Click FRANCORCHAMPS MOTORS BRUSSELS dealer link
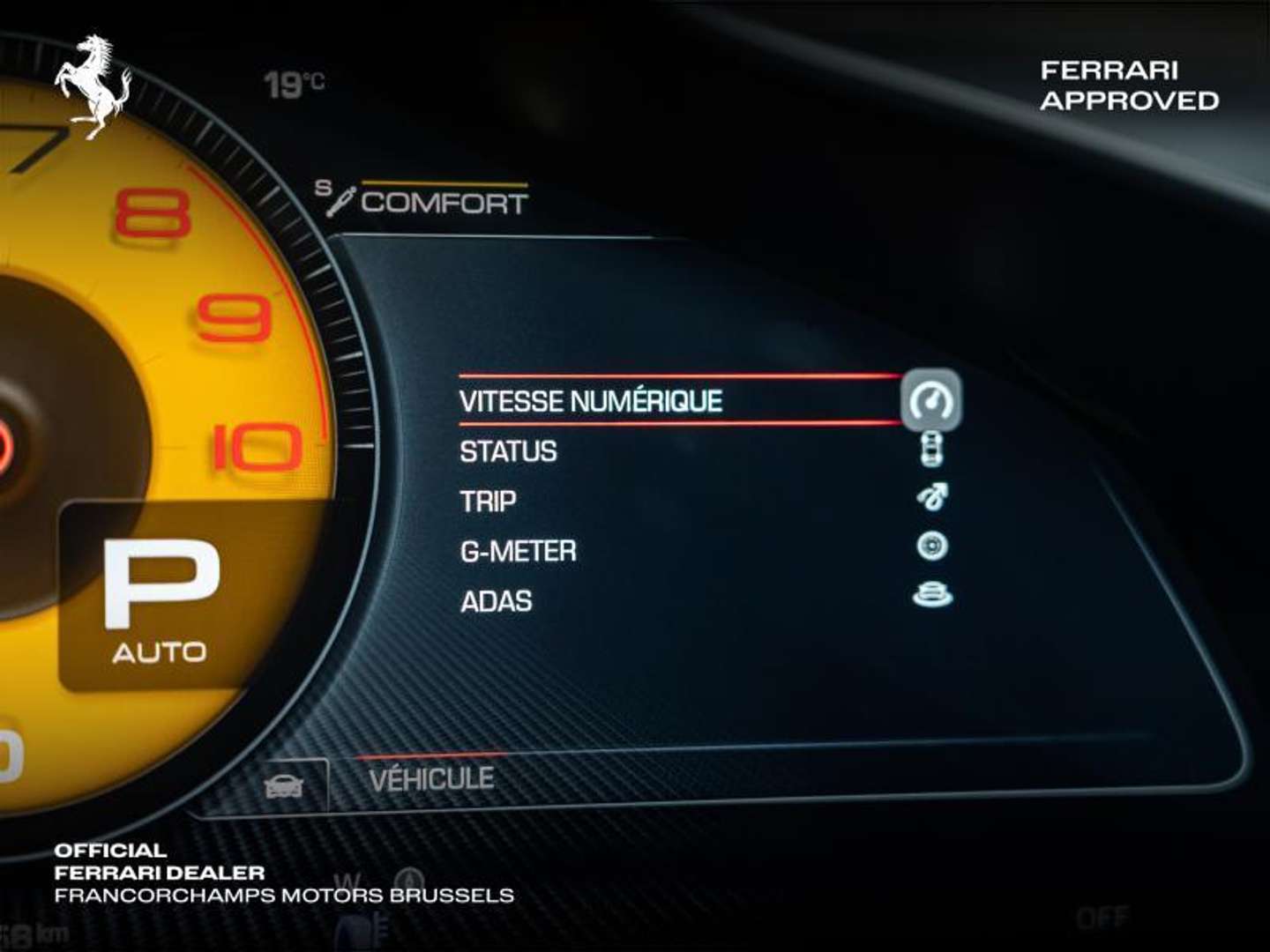This screenshot has width=1270, height=952. pos(282,898)
